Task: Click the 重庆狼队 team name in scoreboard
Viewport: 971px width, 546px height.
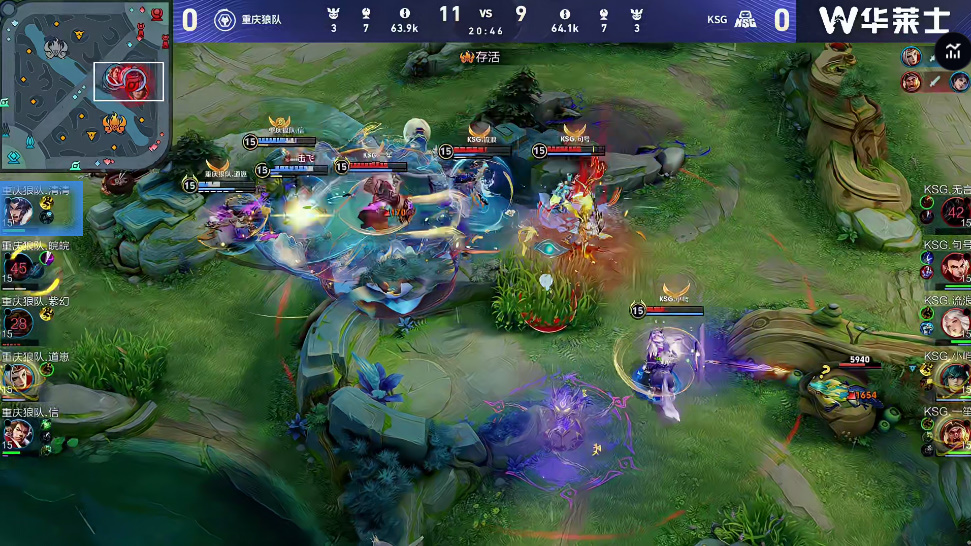Action: 235,18
